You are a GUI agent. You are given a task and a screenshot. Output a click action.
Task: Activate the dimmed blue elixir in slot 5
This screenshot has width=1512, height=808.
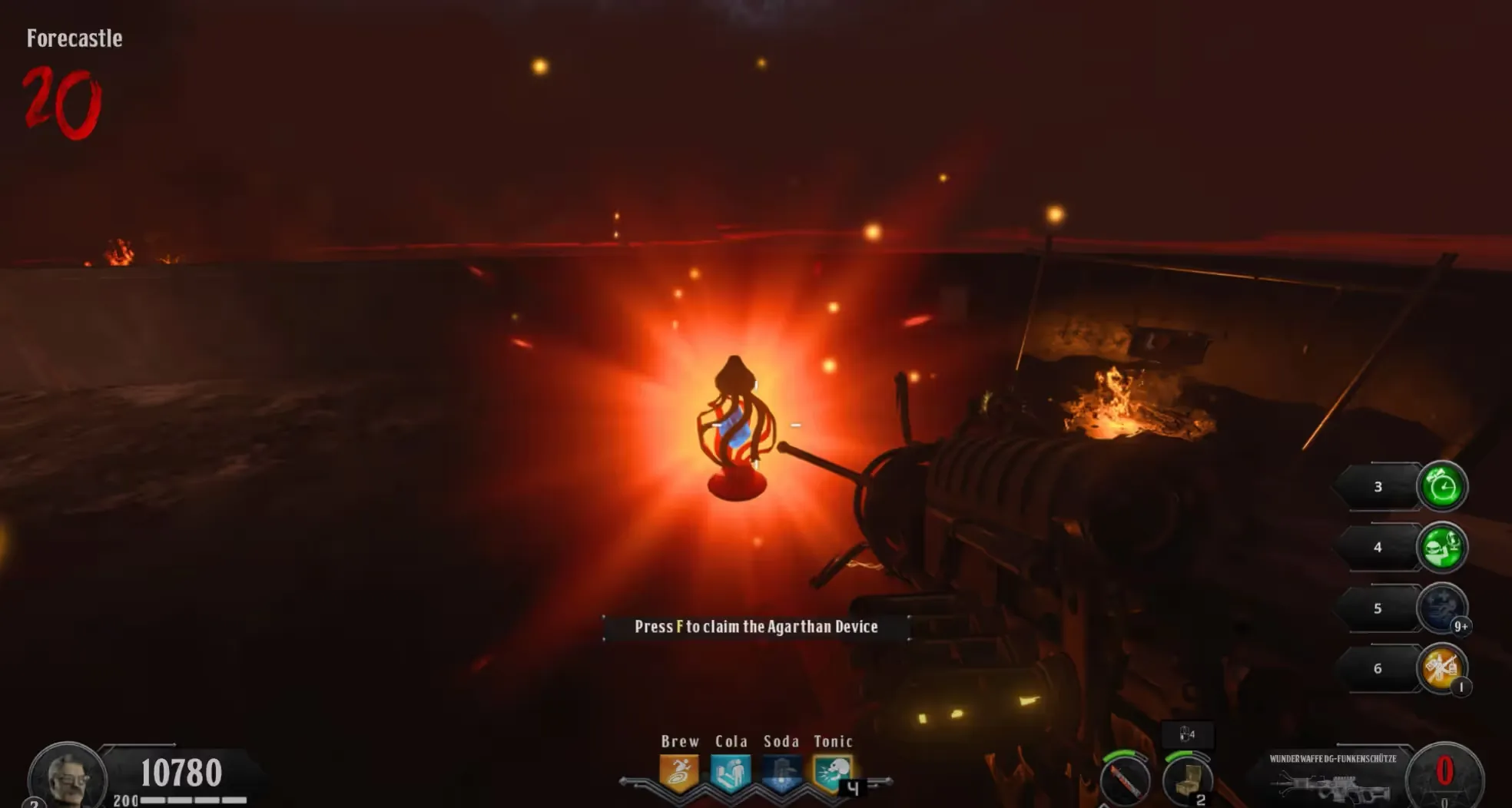(x=1441, y=608)
